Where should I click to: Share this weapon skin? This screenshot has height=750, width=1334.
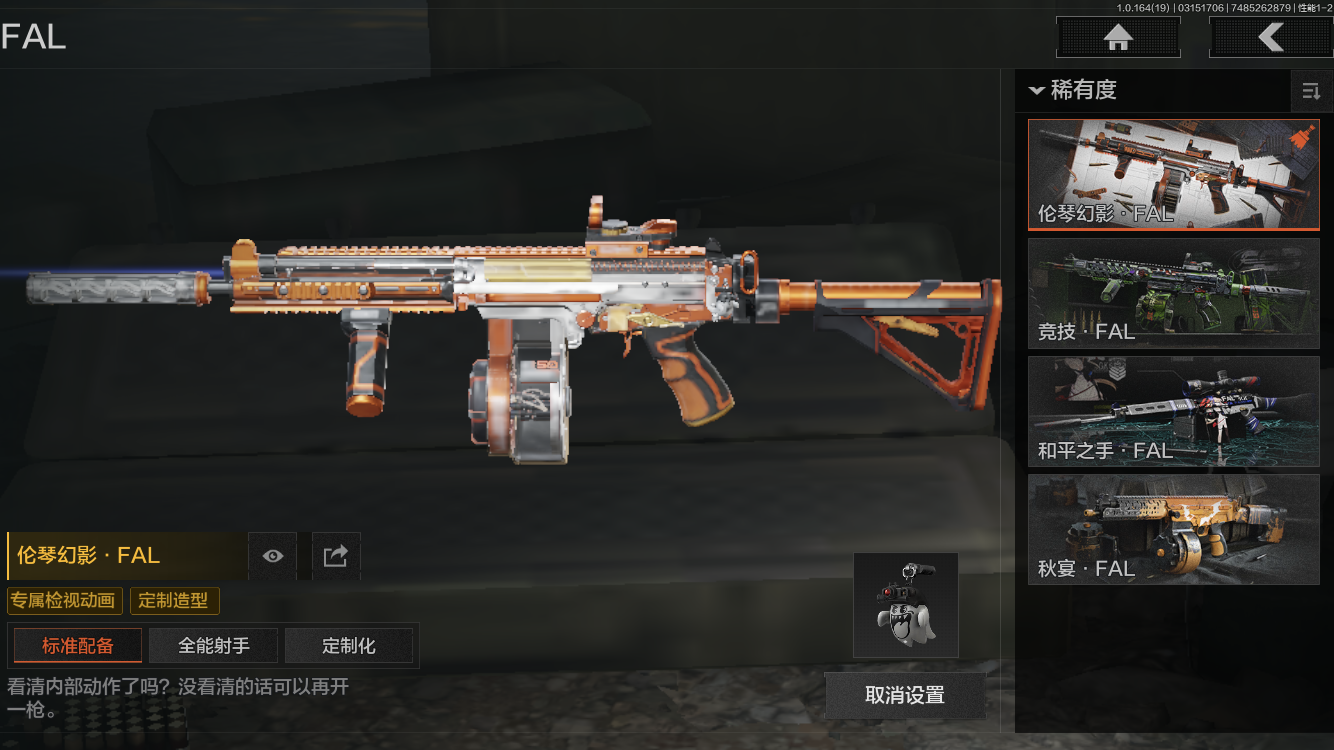pyautogui.click(x=336, y=556)
